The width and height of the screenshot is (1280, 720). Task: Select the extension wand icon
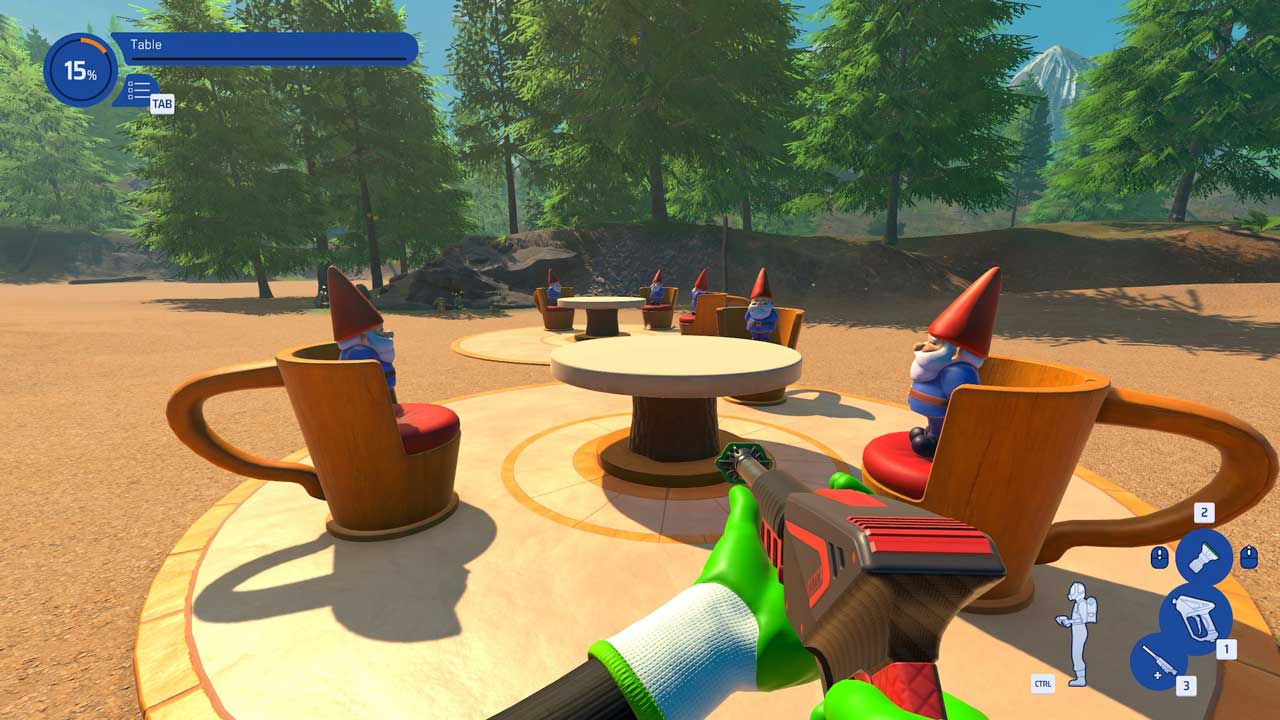[1158, 662]
